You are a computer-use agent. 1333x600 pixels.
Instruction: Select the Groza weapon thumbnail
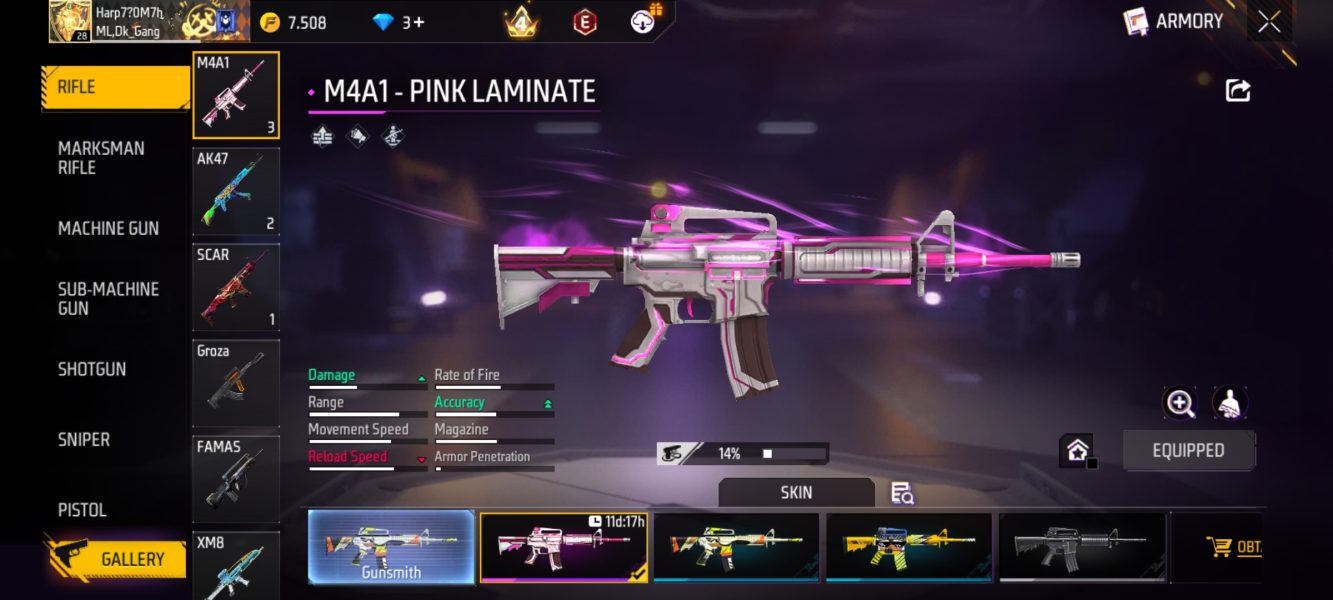pos(236,383)
